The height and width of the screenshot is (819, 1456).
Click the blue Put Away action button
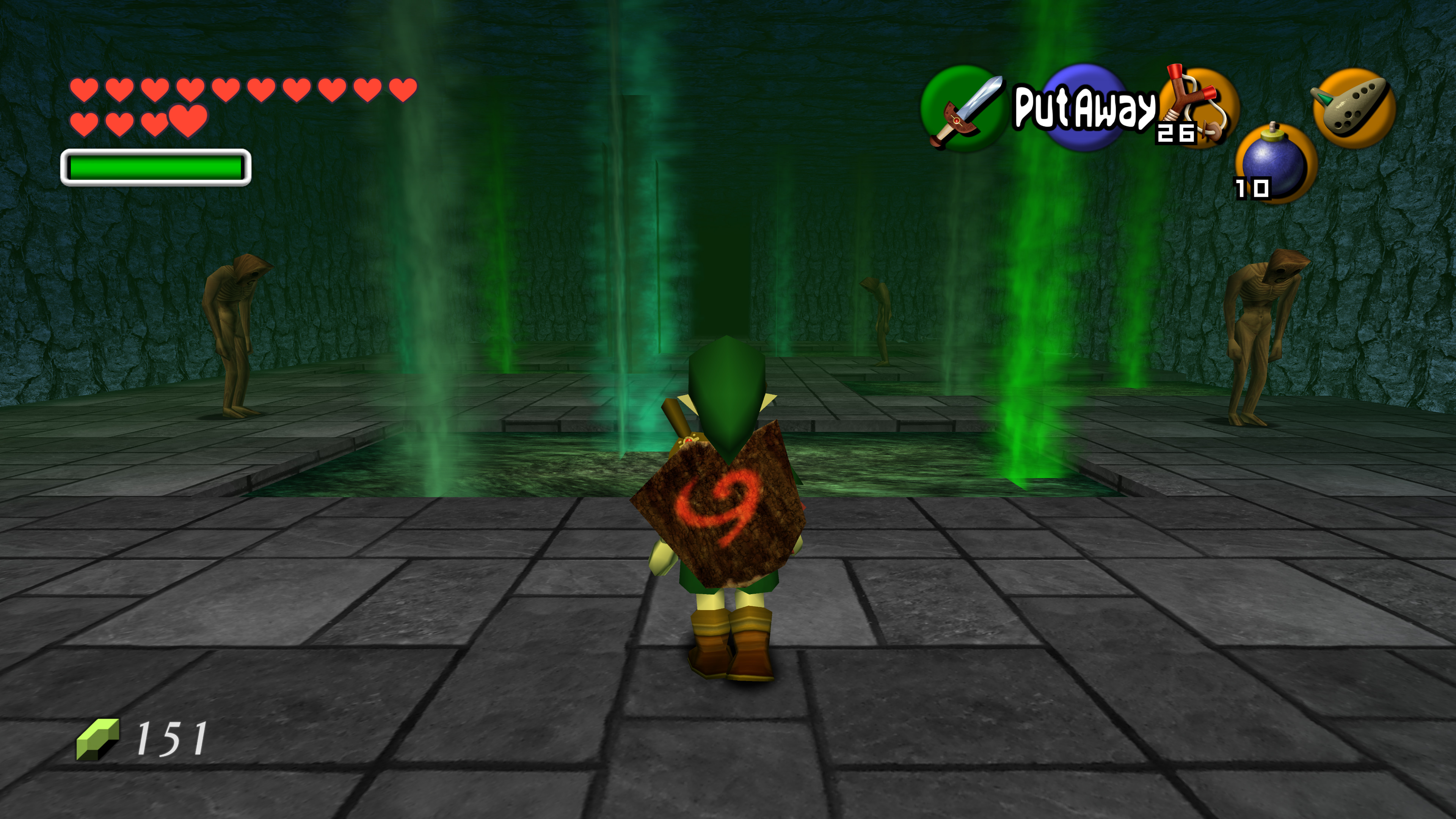coord(1083,107)
